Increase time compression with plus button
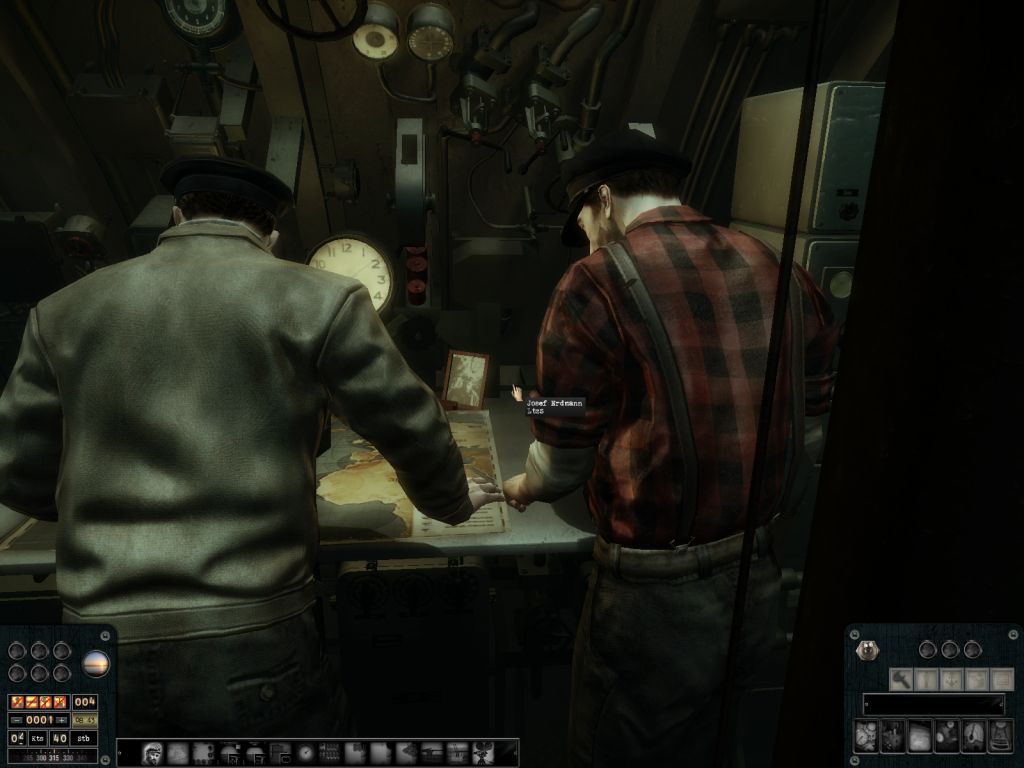The width and height of the screenshot is (1024, 768). pos(62,720)
